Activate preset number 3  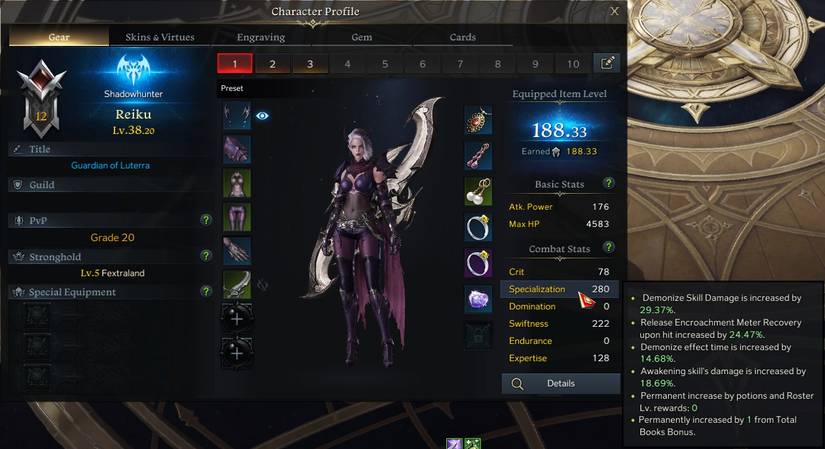click(x=310, y=64)
